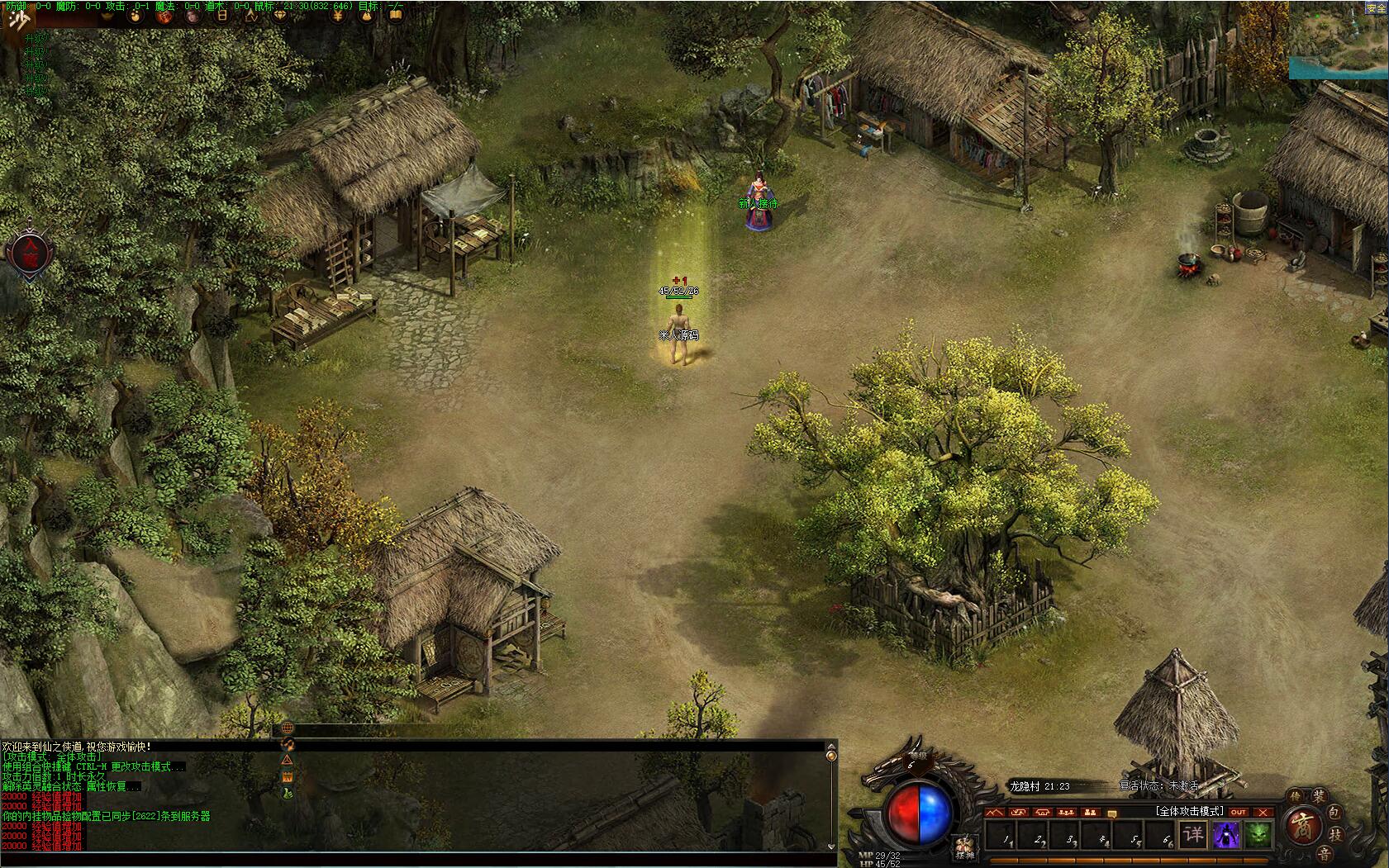Click the OUT button
Image resolution: width=1389 pixels, height=868 pixels.
coord(1238,812)
